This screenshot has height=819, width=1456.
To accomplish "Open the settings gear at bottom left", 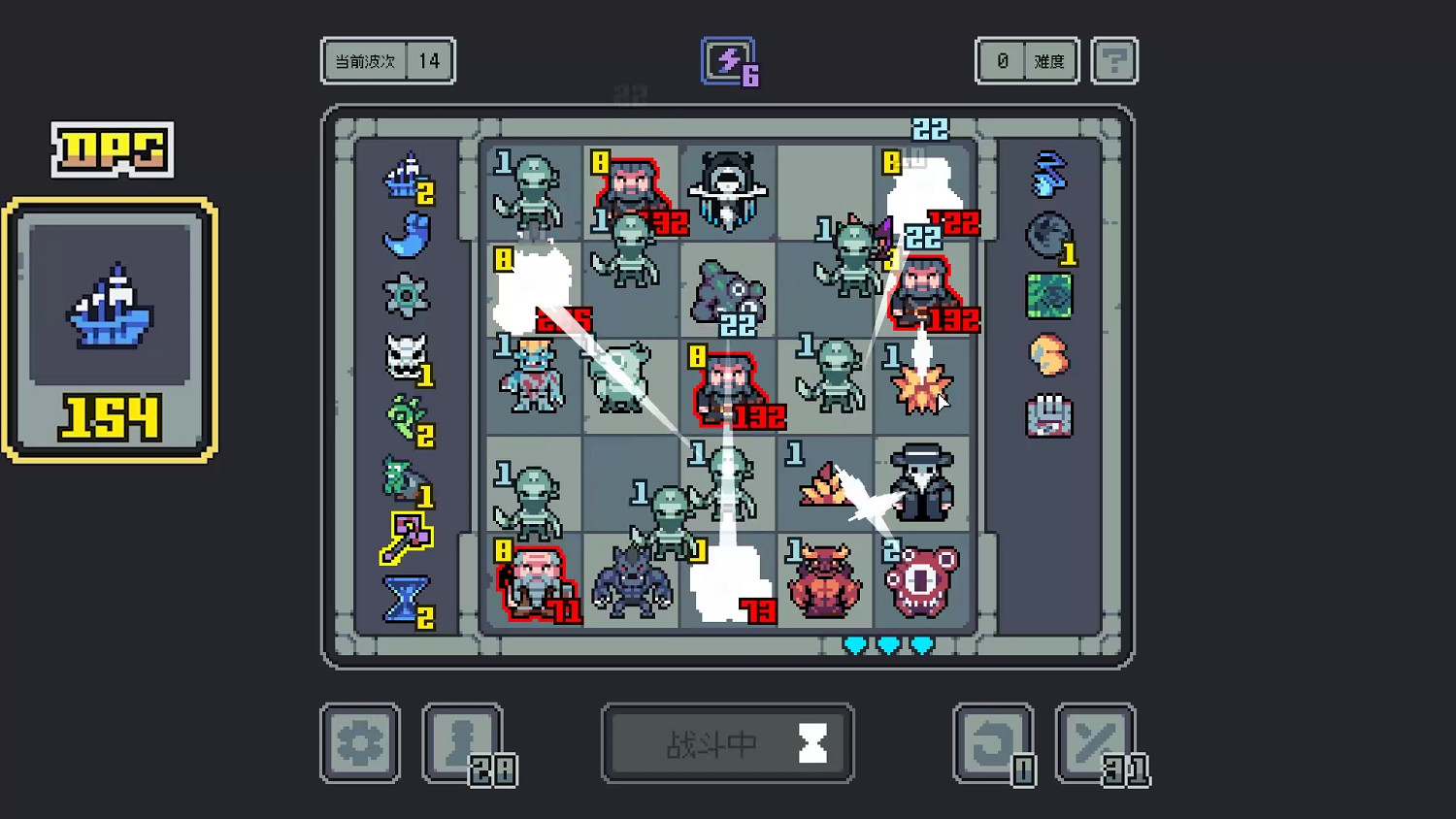I will 360,742.
